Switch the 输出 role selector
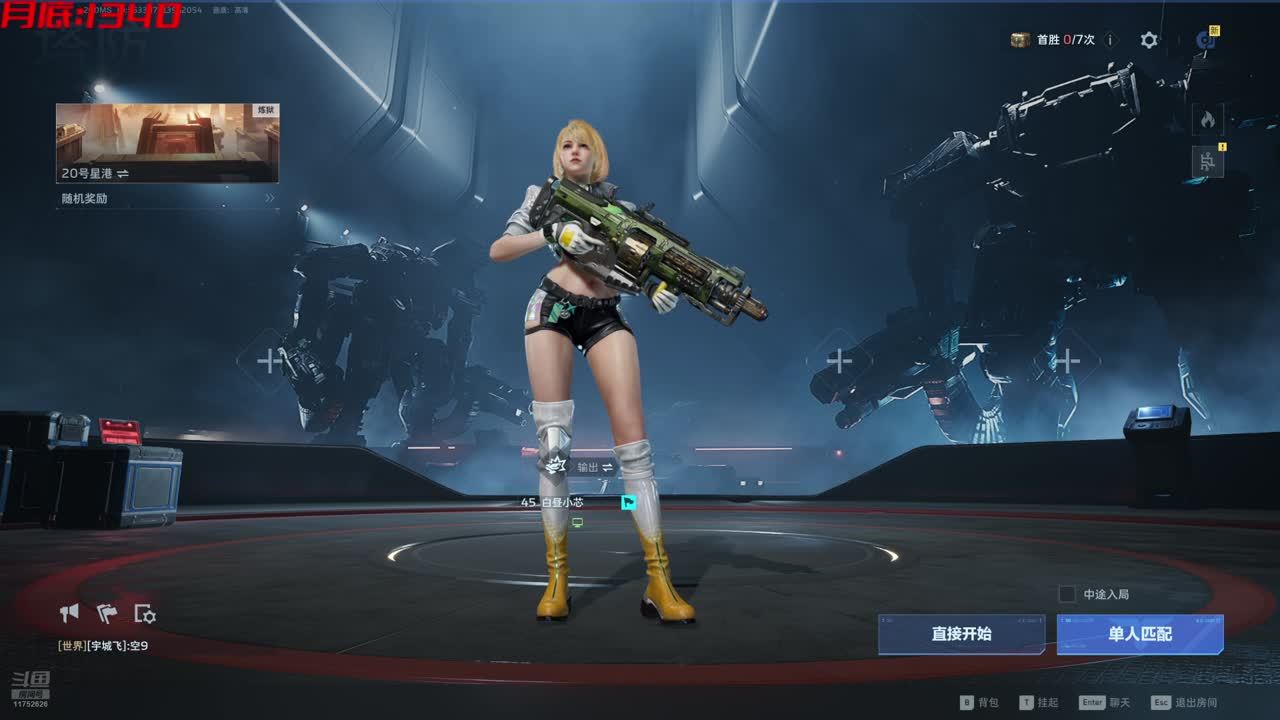This screenshot has width=1280, height=720. tap(595, 467)
